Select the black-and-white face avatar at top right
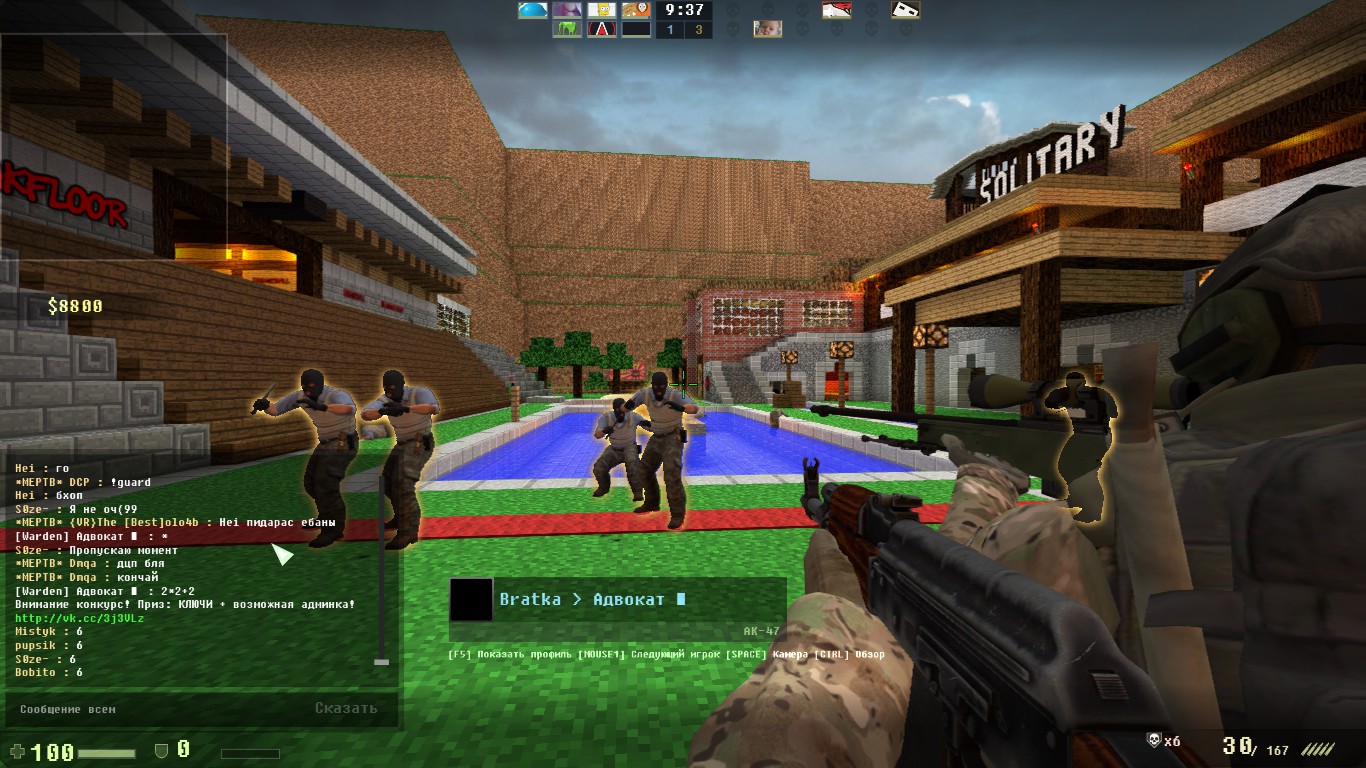The height and width of the screenshot is (768, 1366). click(x=905, y=10)
